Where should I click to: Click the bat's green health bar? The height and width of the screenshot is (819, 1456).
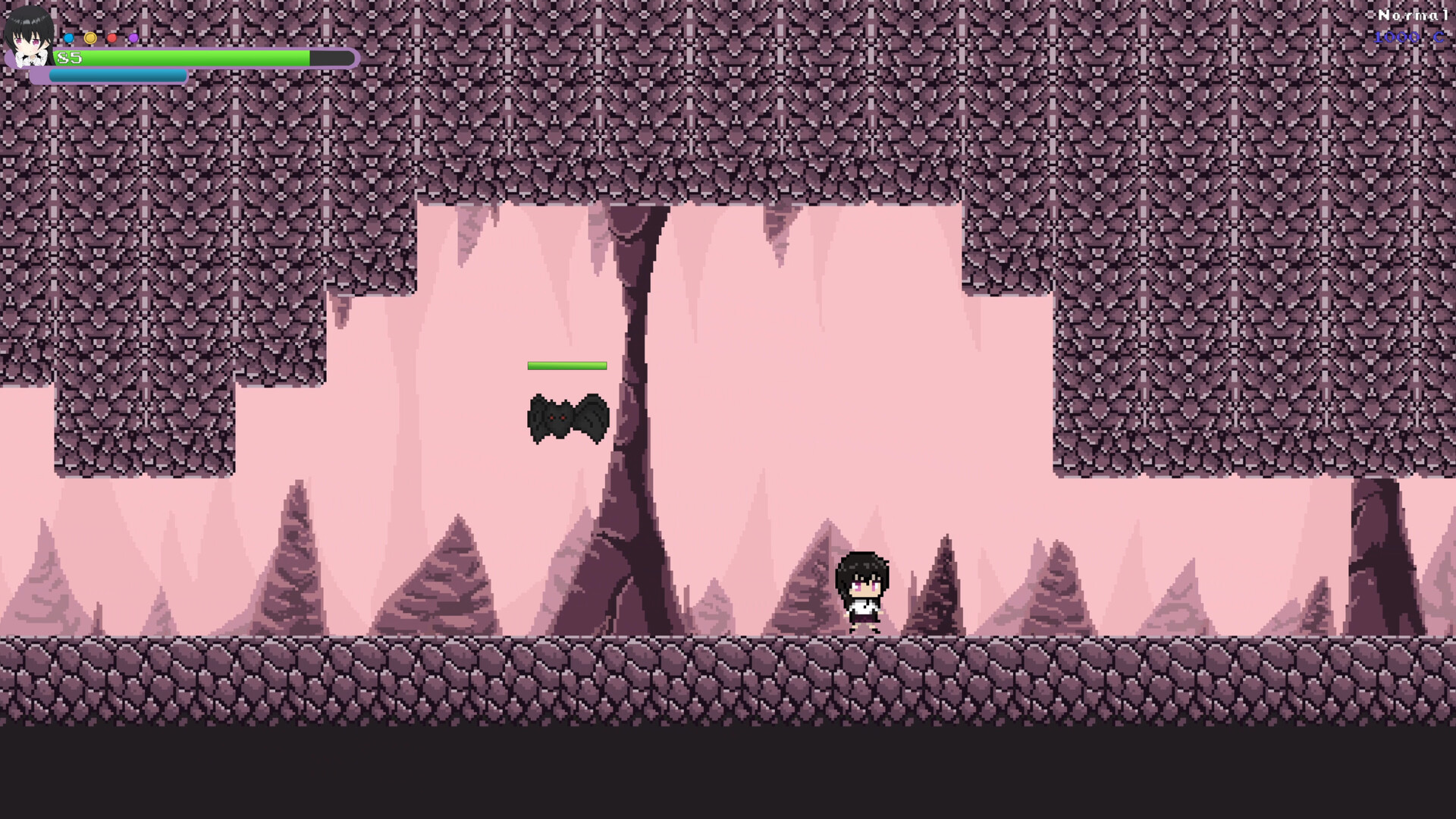coord(567,366)
